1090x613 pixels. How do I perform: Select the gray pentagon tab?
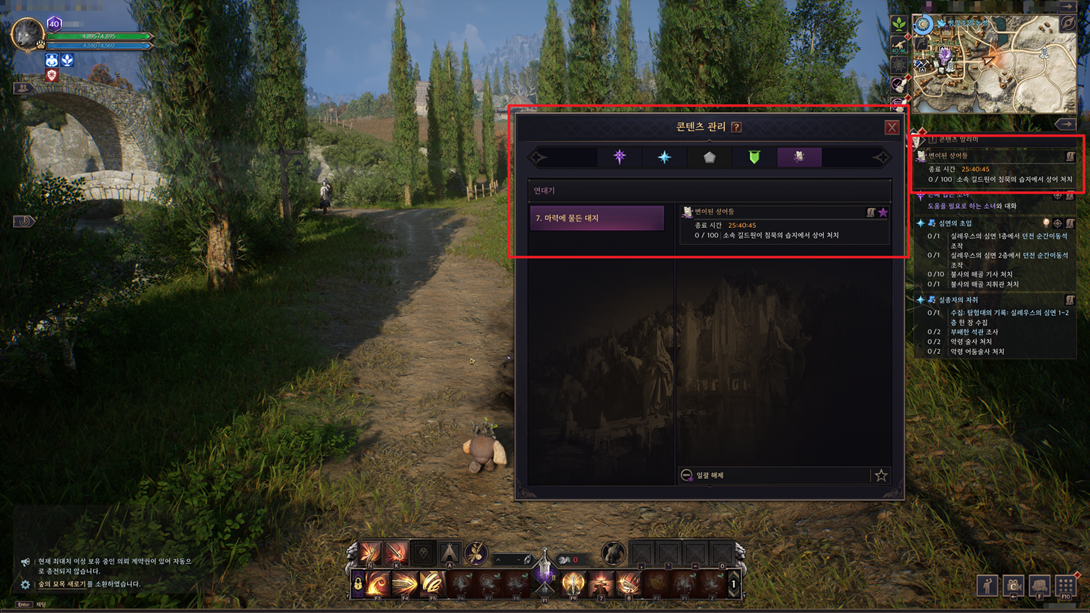point(709,157)
